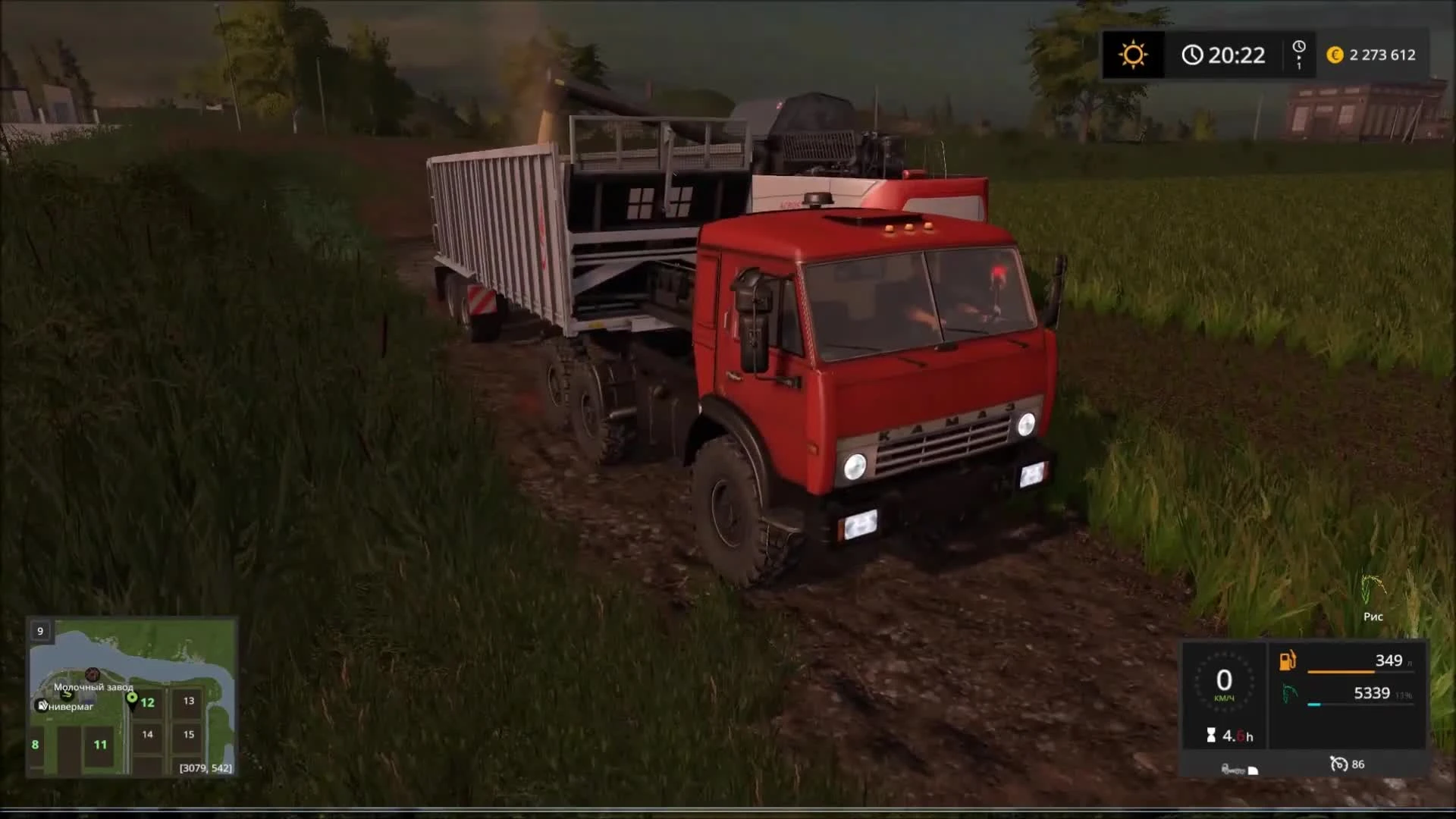Select field 11 on the minimap
Image resolution: width=1456 pixels, height=819 pixels.
click(x=100, y=745)
